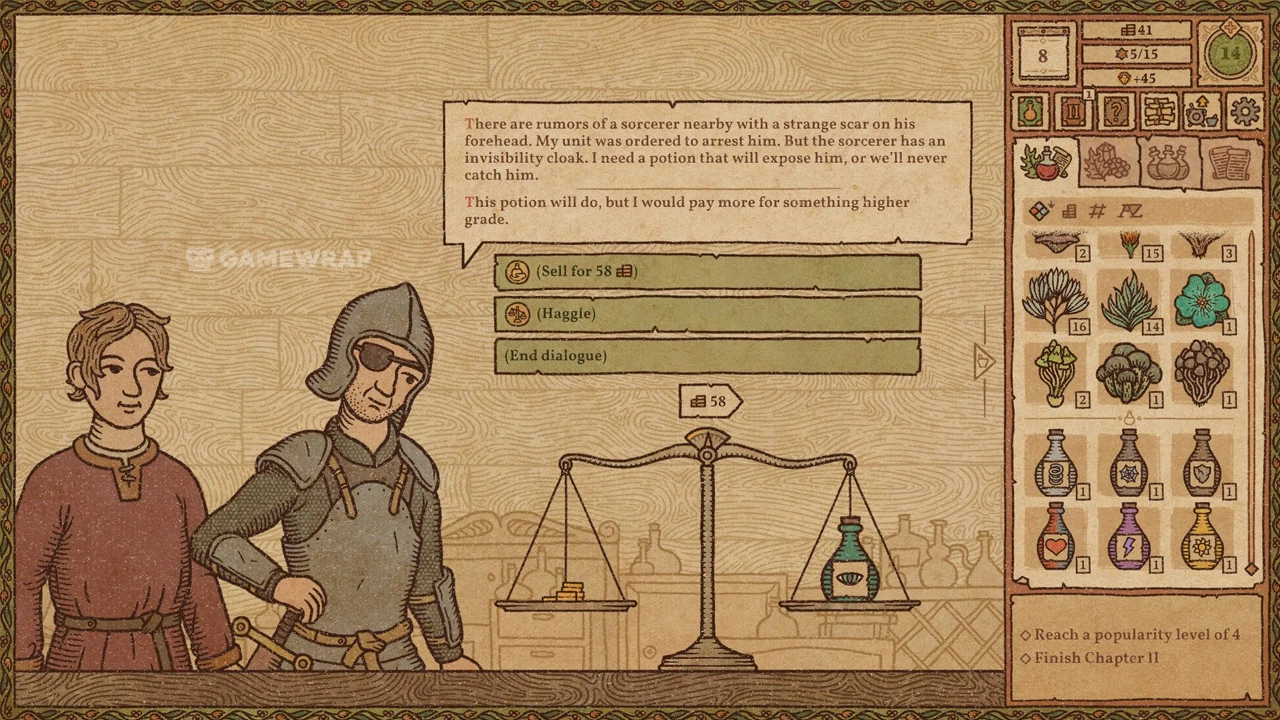Switch to the potions-only inventory tab
Viewport: 1280px width, 720px height.
point(1168,163)
